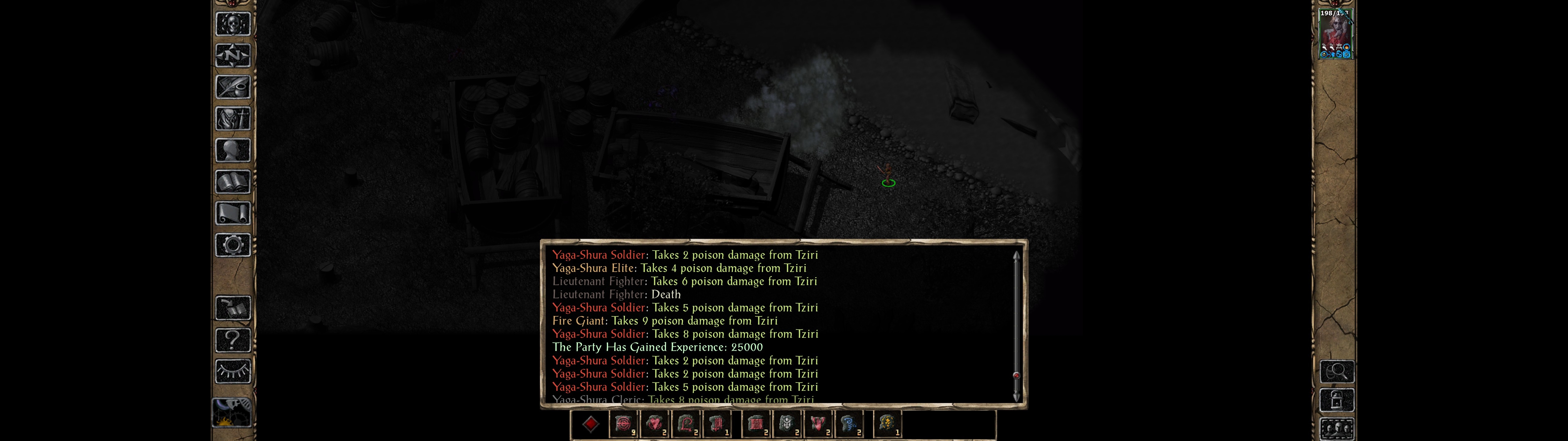Open the mage spellbook
This screenshot has width=1568, height=441.
(x=233, y=182)
